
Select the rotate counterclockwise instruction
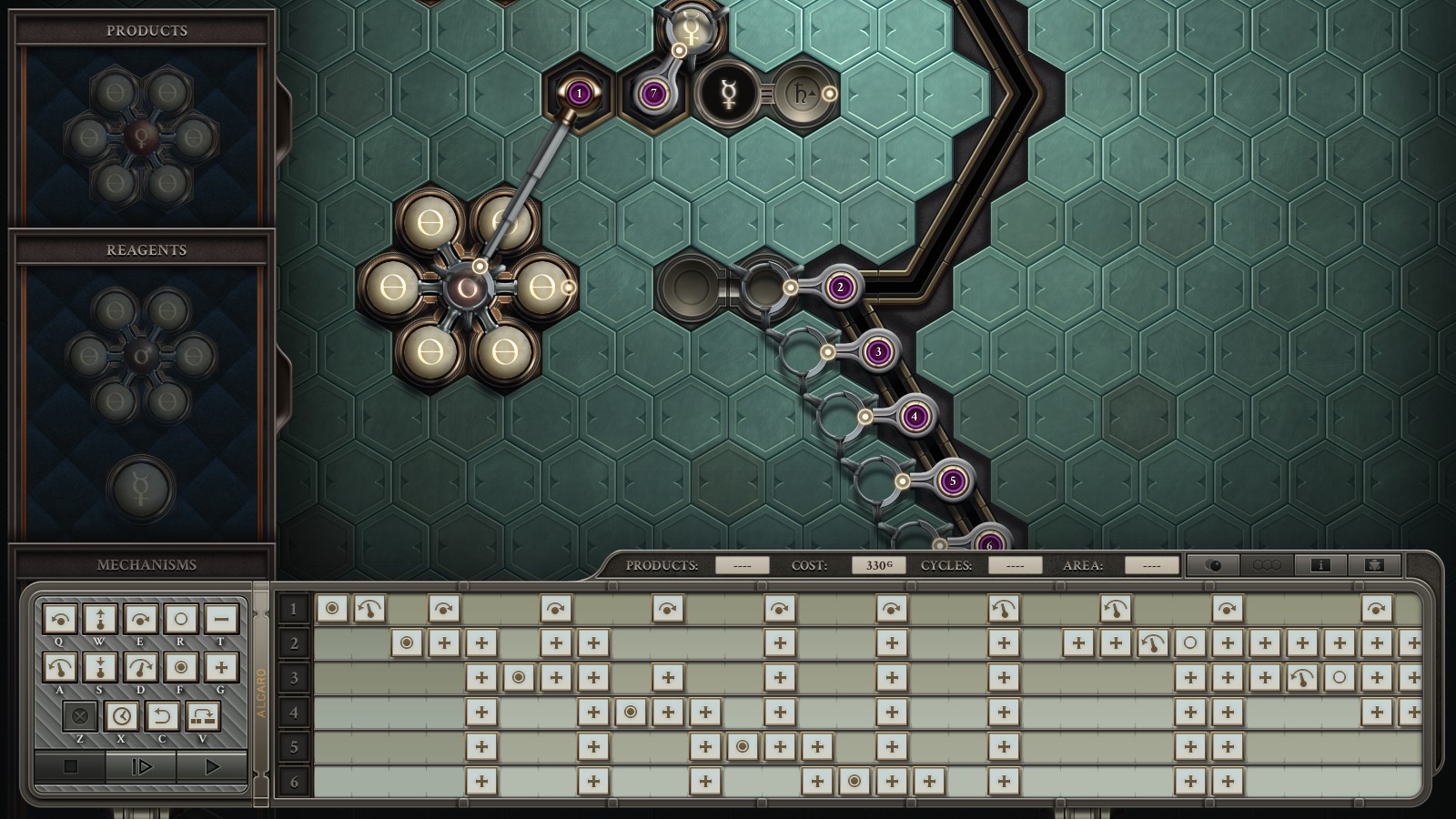[x=59, y=620]
